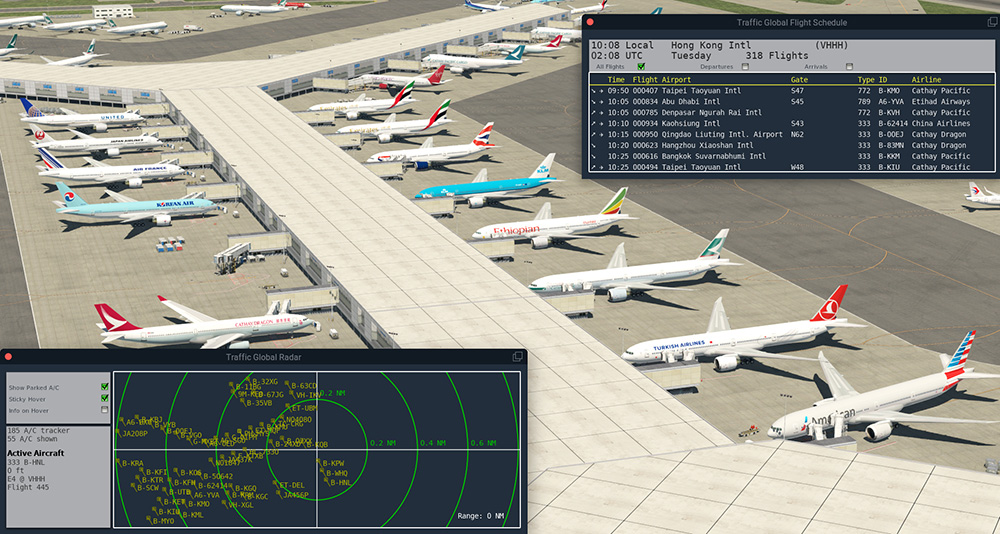Enable the Info on Hover checkbox
Image resolution: width=1000 pixels, height=534 pixels.
point(104,410)
